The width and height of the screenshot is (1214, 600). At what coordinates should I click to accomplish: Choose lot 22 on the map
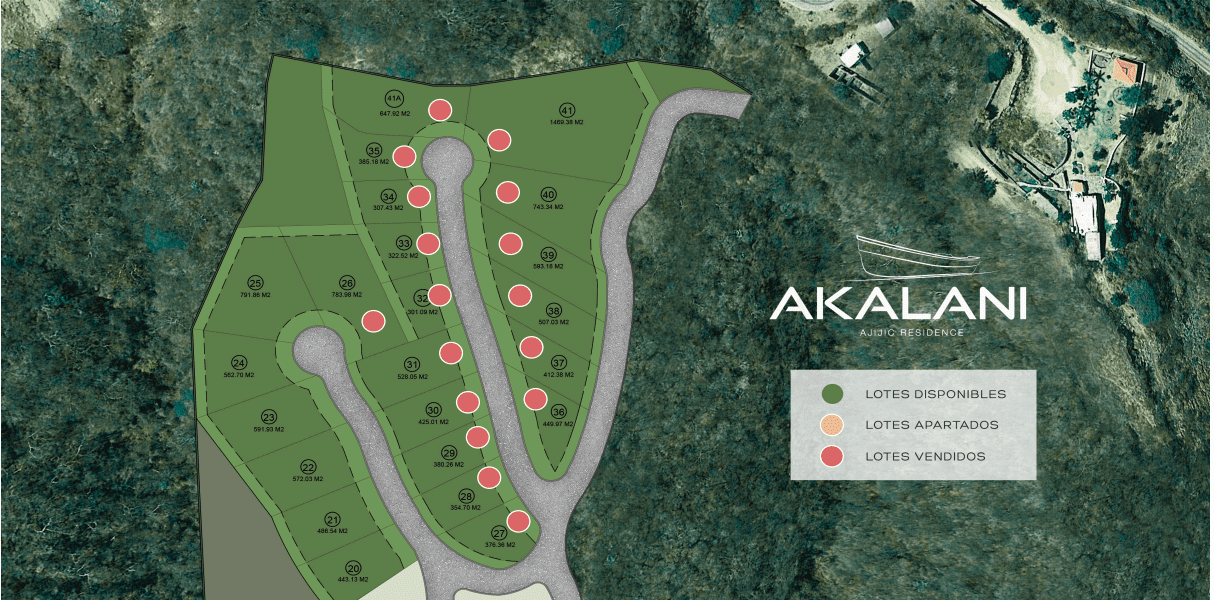(308, 467)
